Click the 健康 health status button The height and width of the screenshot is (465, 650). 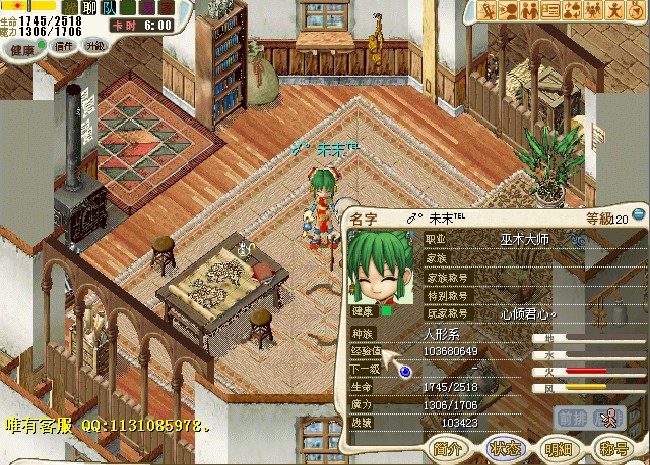[x=23, y=46]
